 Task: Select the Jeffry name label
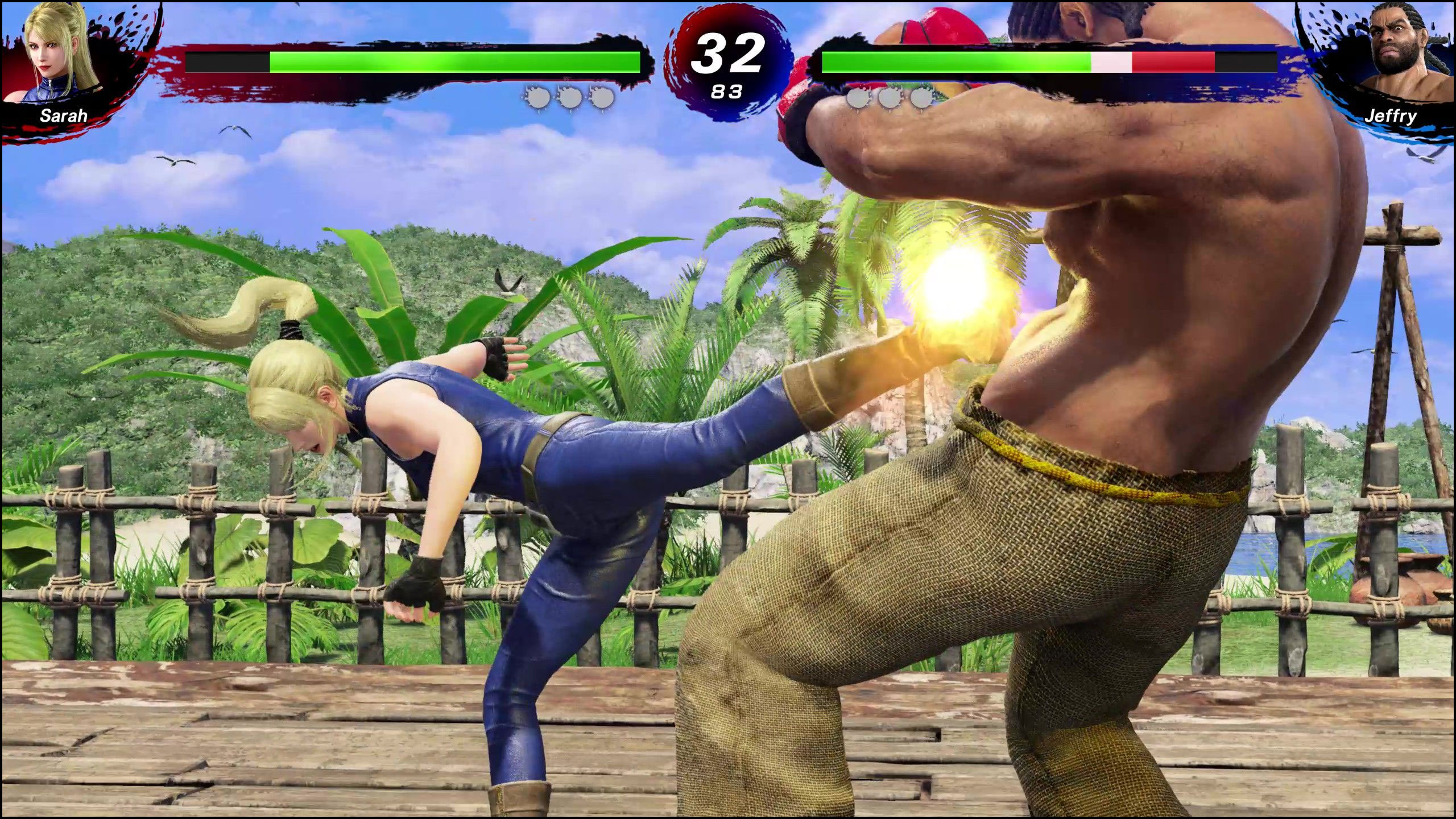[x=1392, y=116]
